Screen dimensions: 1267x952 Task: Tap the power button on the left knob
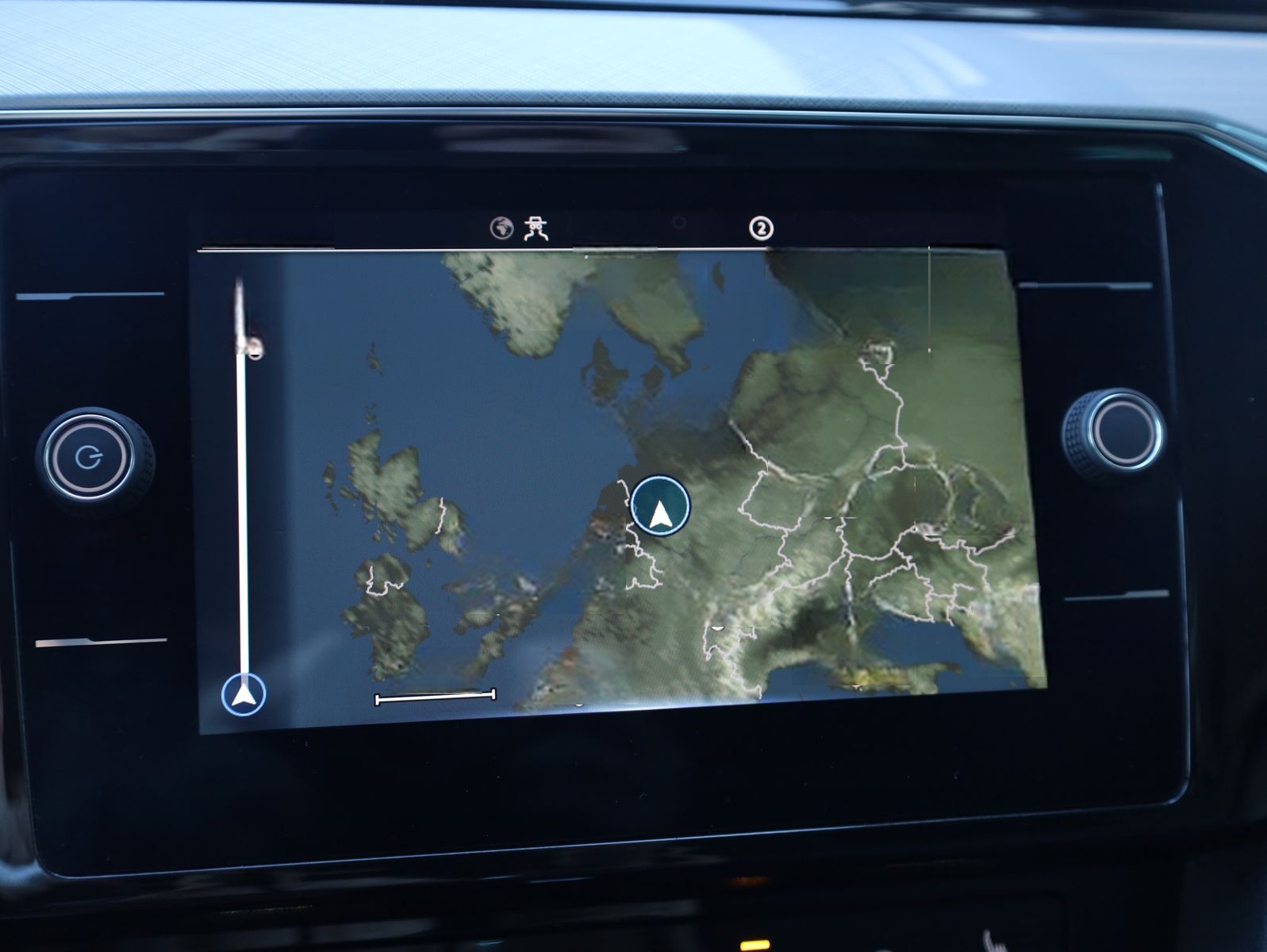coord(88,457)
